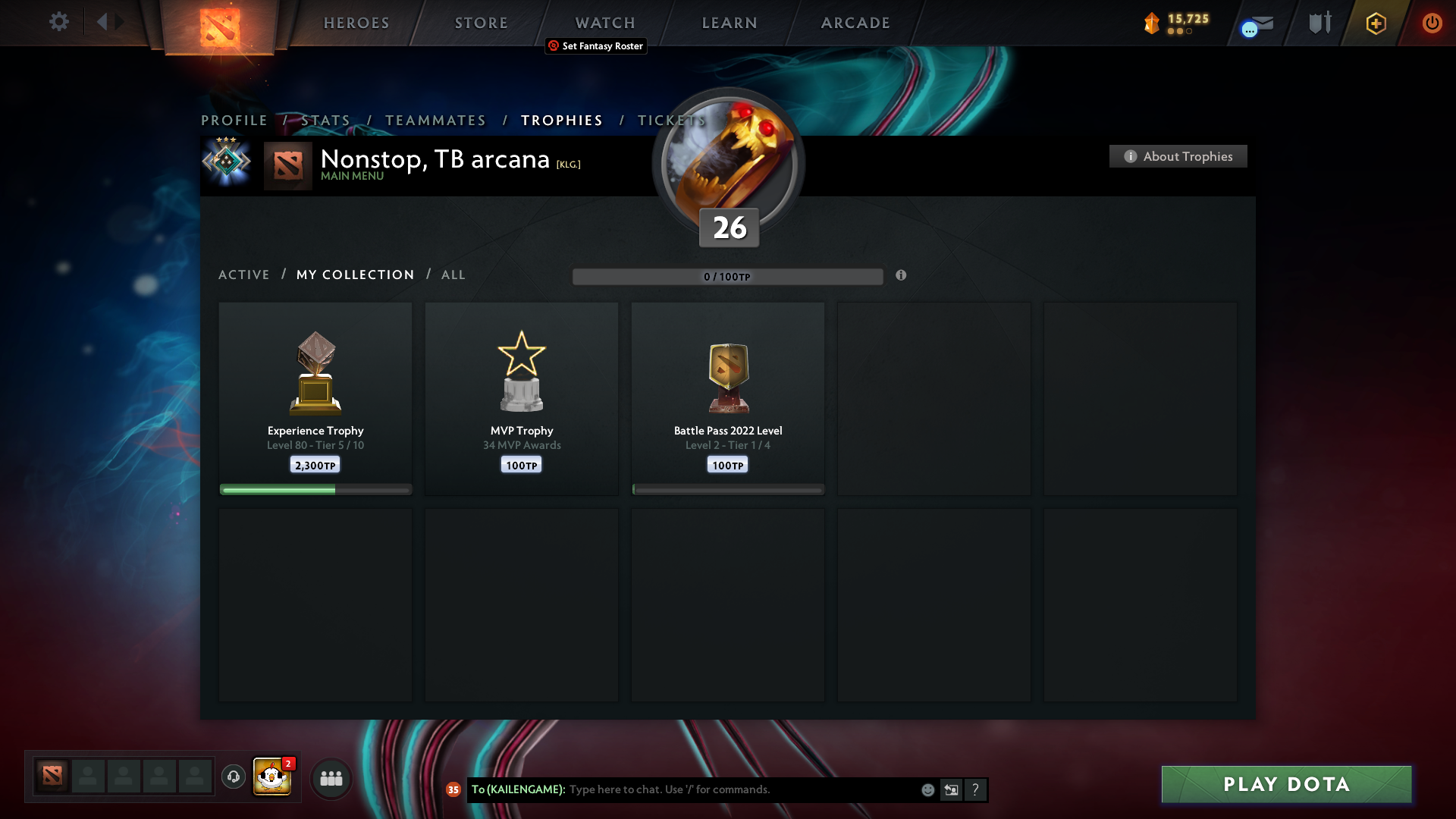Switch to the STATS tab
Image resolution: width=1456 pixels, height=819 pixels.
click(x=325, y=120)
